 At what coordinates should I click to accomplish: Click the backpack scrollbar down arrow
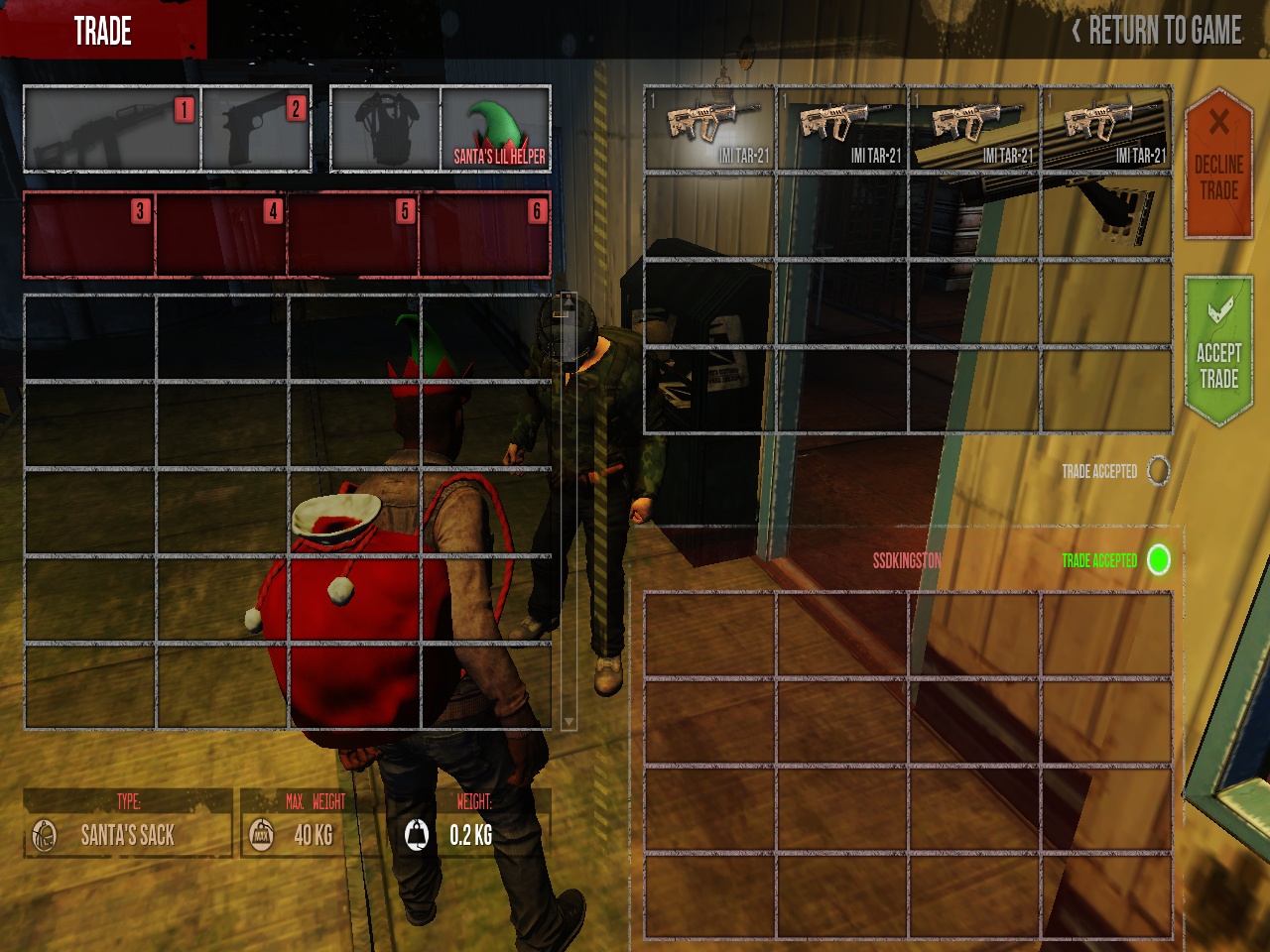pos(569,721)
